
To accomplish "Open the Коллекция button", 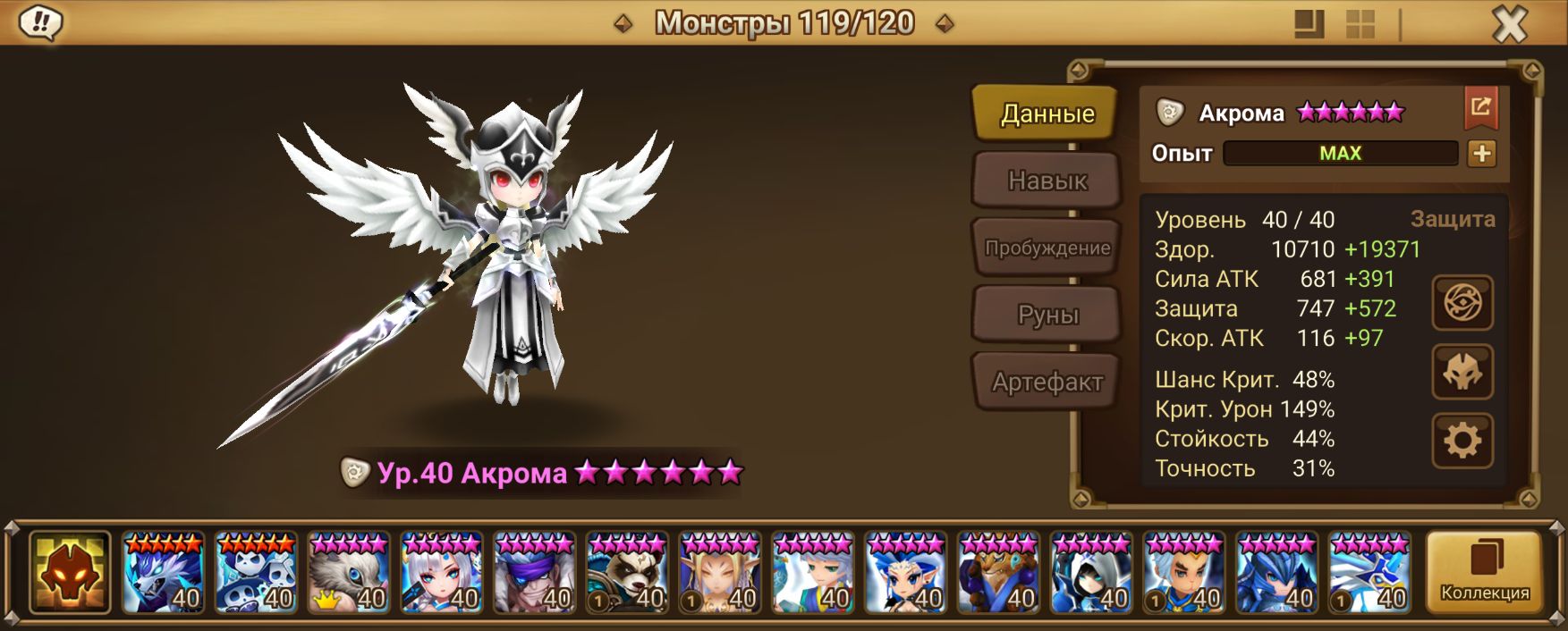I will (x=1484, y=572).
